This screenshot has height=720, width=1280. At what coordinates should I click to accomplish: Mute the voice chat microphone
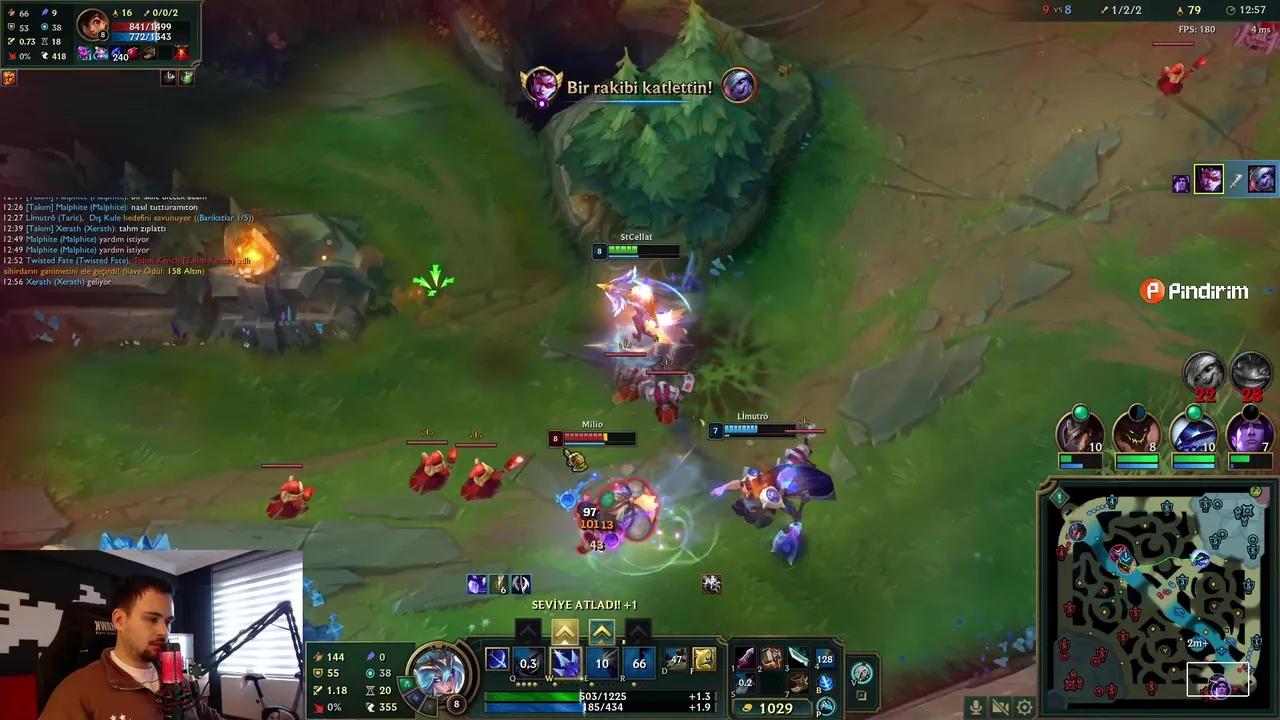click(x=976, y=707)
